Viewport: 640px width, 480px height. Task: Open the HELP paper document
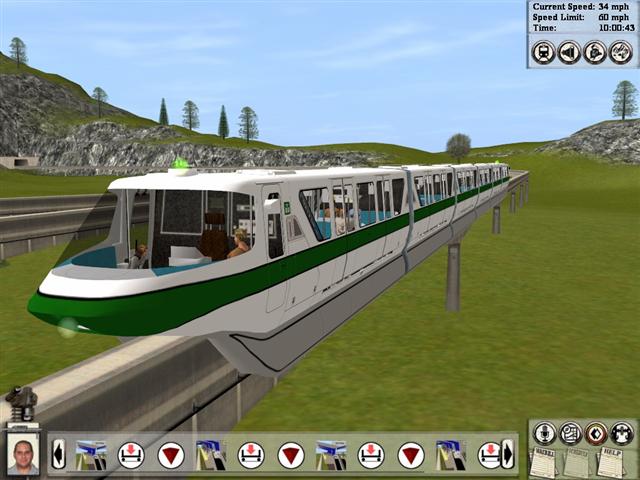608,462
